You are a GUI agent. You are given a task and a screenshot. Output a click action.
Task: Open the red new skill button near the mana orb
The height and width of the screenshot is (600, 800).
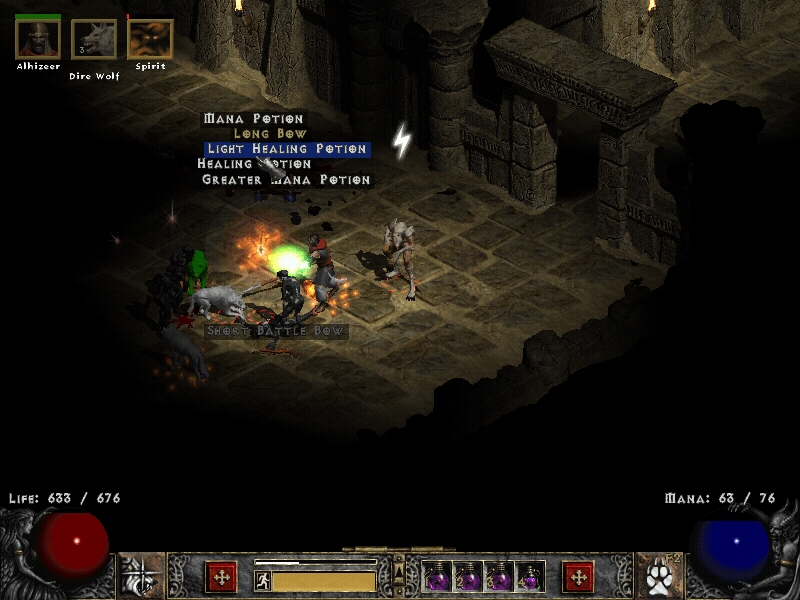click(578, 577)
